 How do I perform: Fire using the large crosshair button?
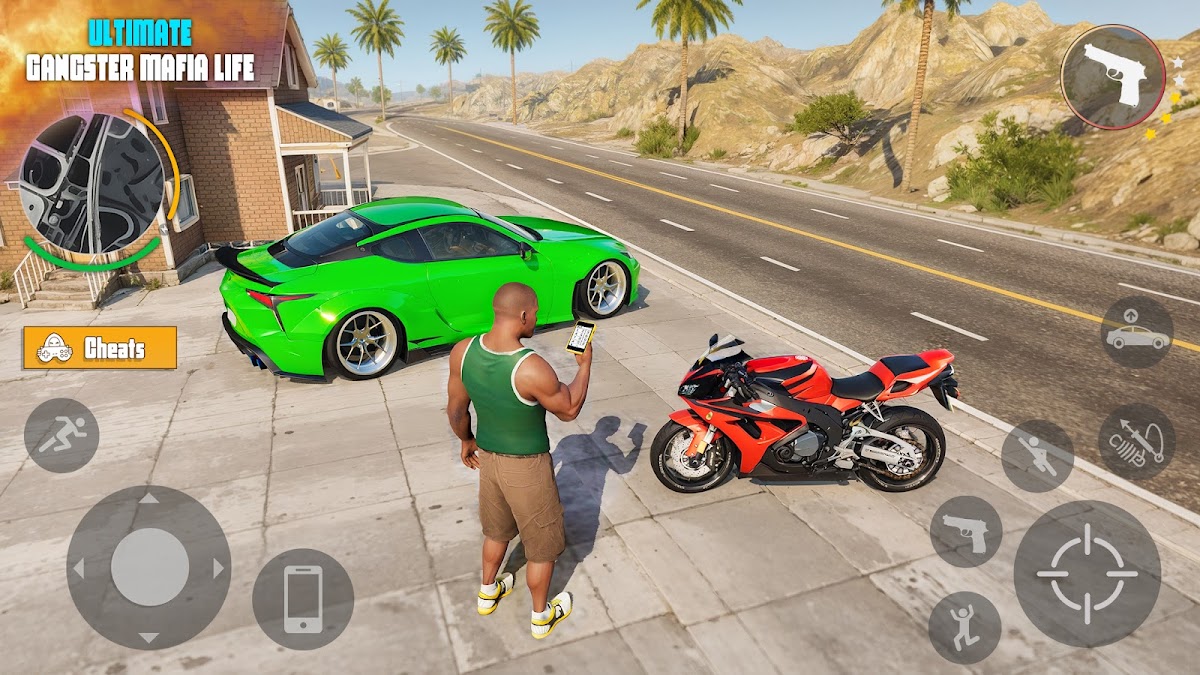[1087, 573]
